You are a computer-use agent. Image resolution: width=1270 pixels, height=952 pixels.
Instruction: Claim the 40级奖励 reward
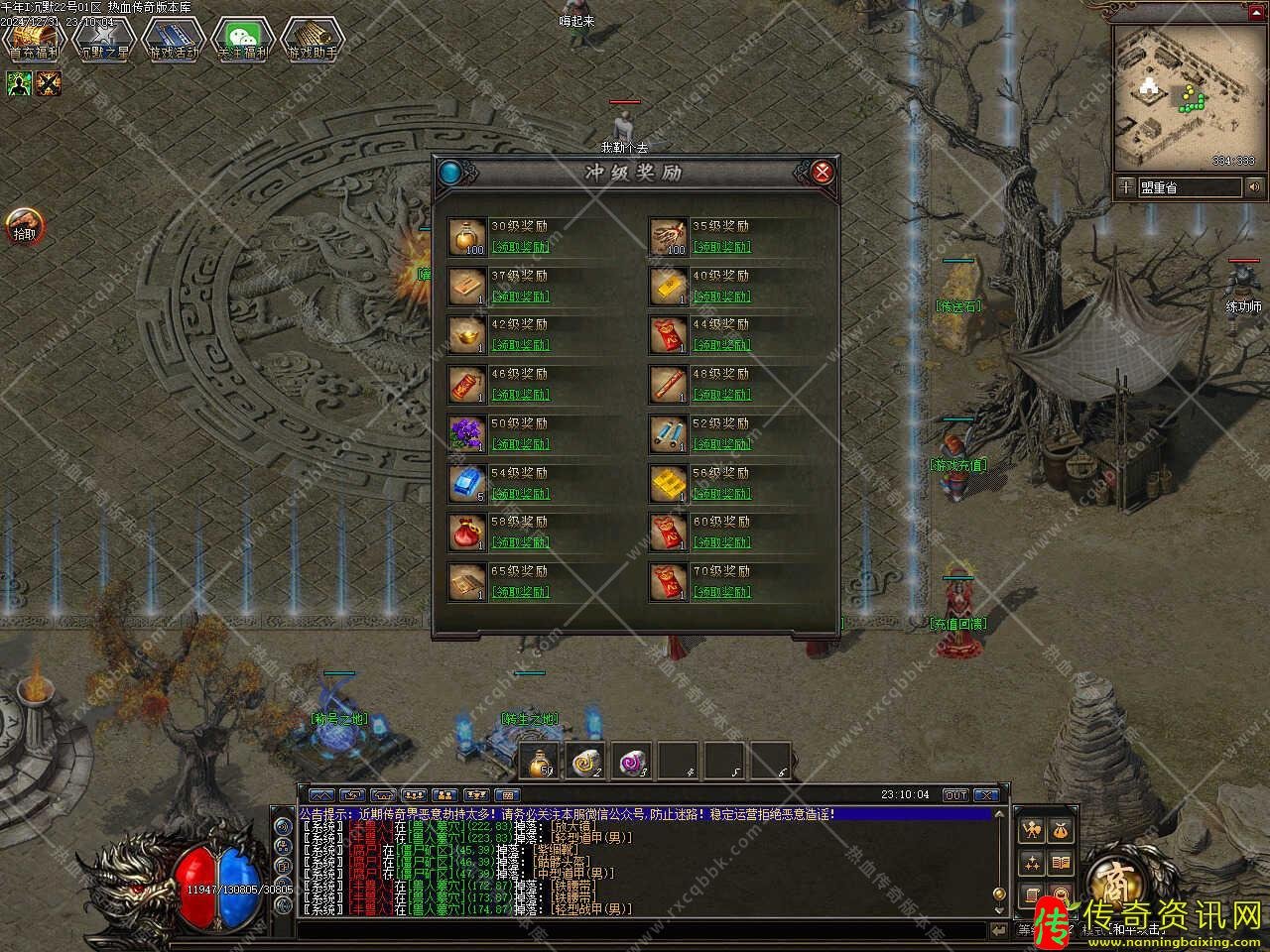721,297
